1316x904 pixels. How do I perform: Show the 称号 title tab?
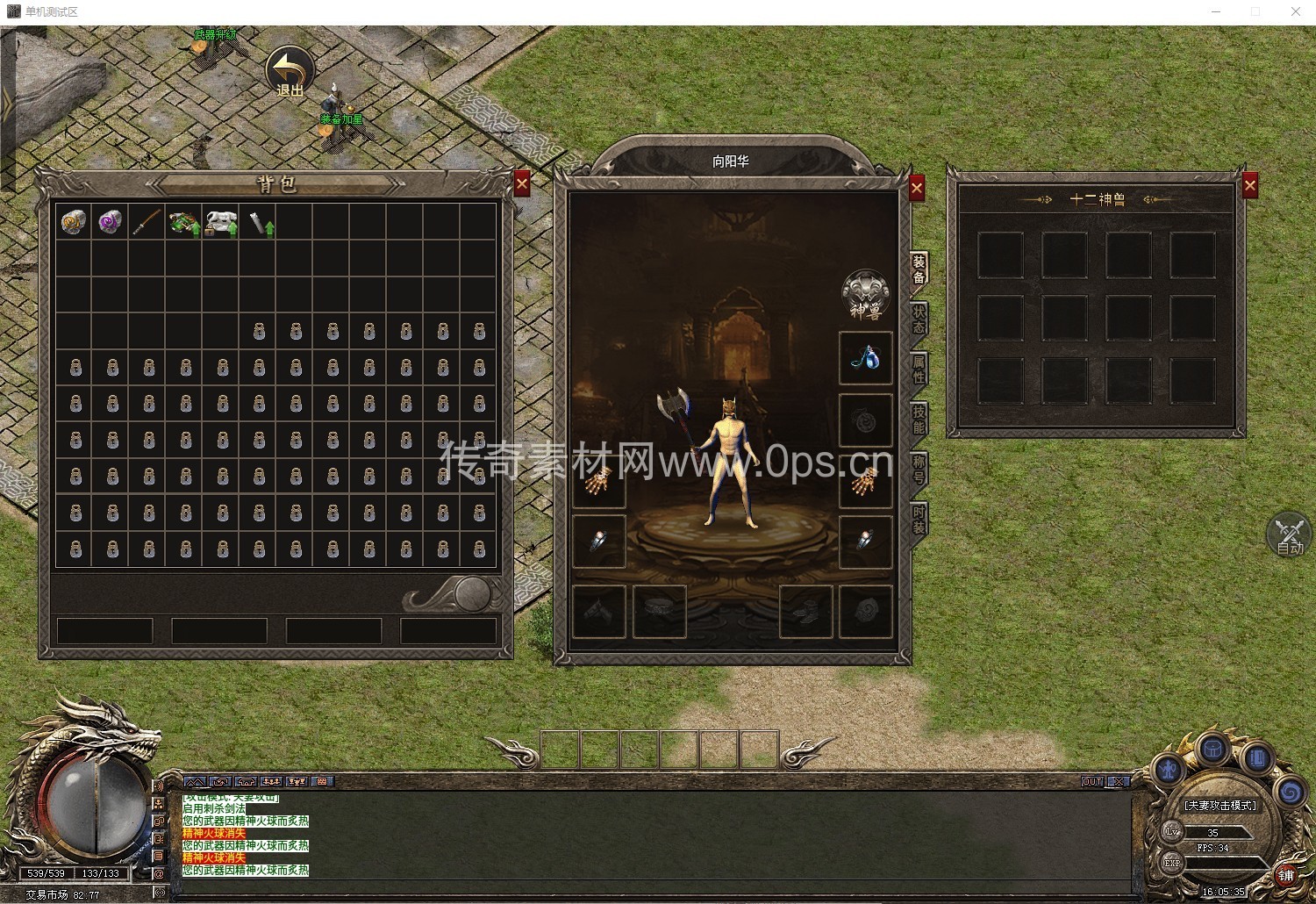click(919, 470)
